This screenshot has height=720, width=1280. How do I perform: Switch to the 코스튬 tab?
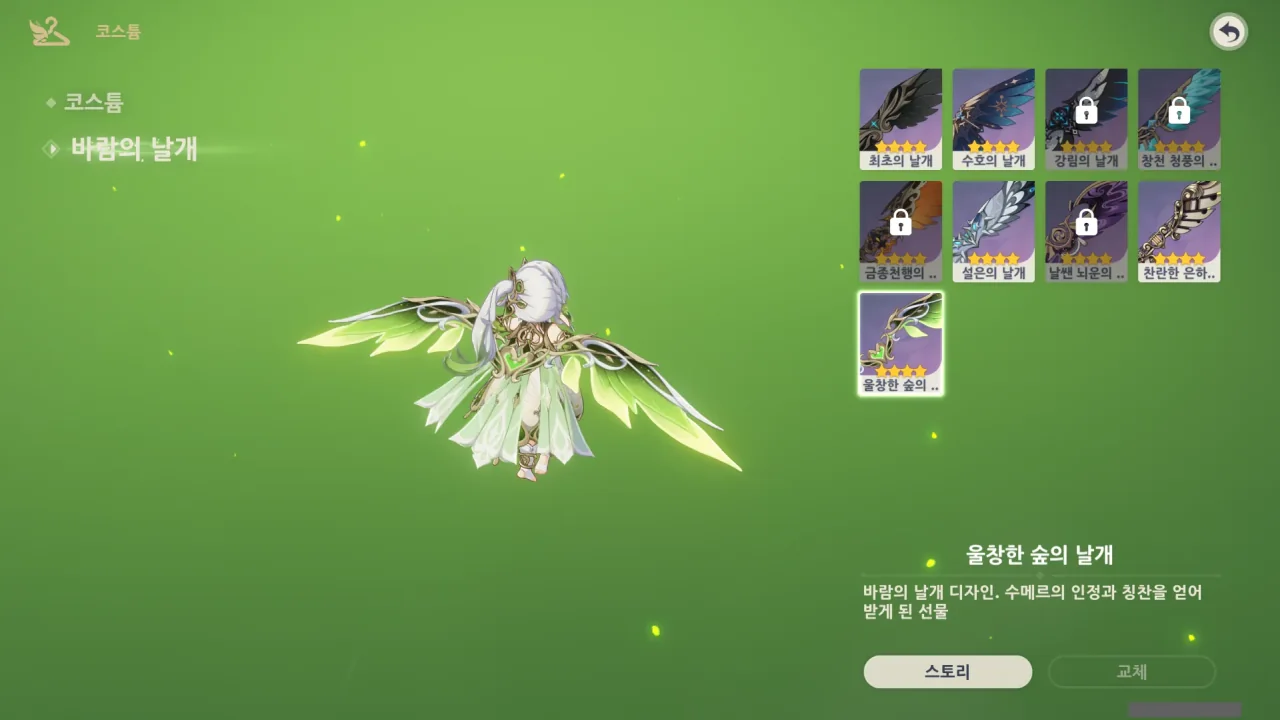[x=93, y=102]
